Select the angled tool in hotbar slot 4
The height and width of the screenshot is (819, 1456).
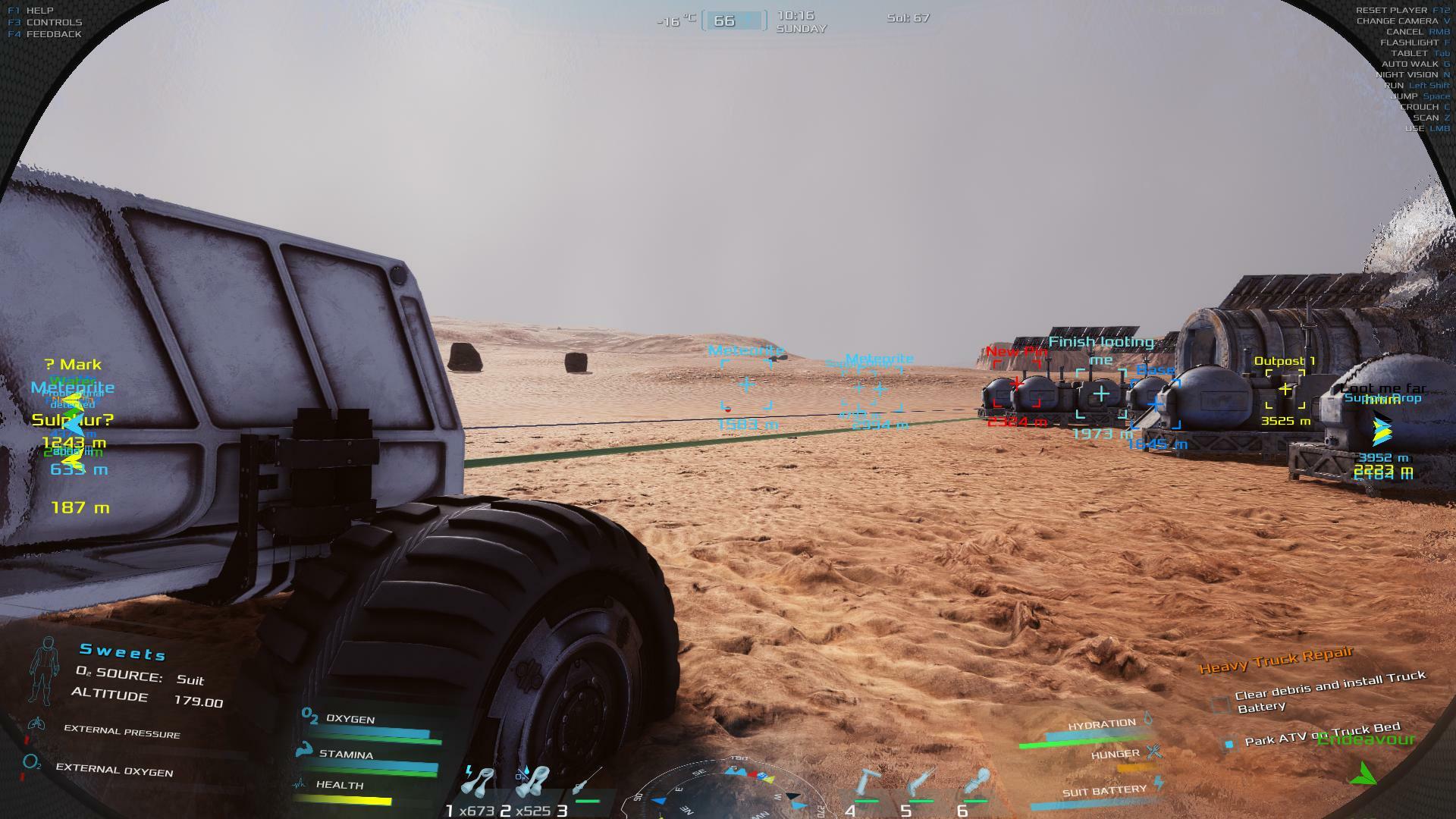click(x=867, y=784)
